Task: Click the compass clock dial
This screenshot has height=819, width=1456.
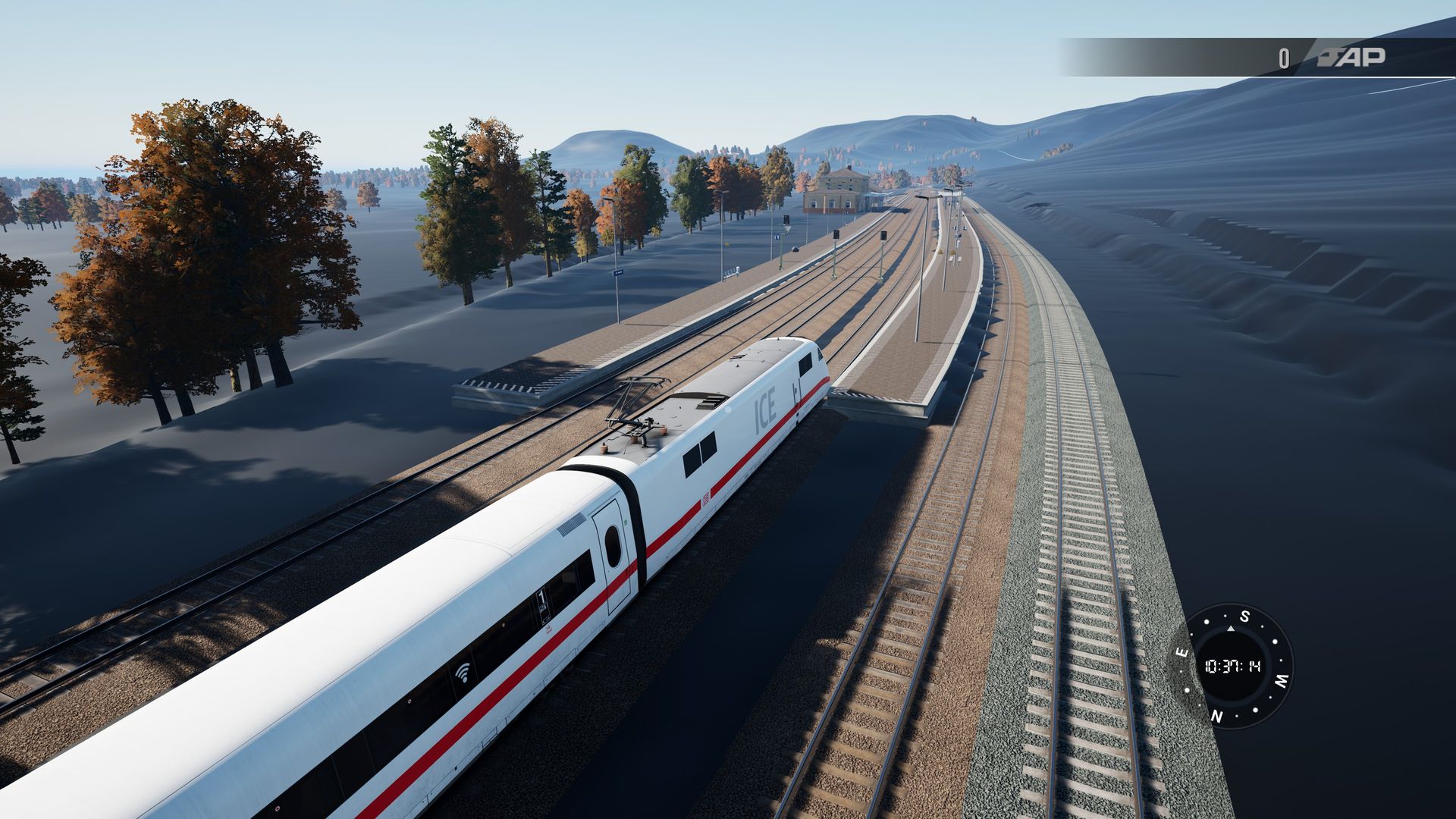Action: pyautogui.click(x=1232, y=667)
